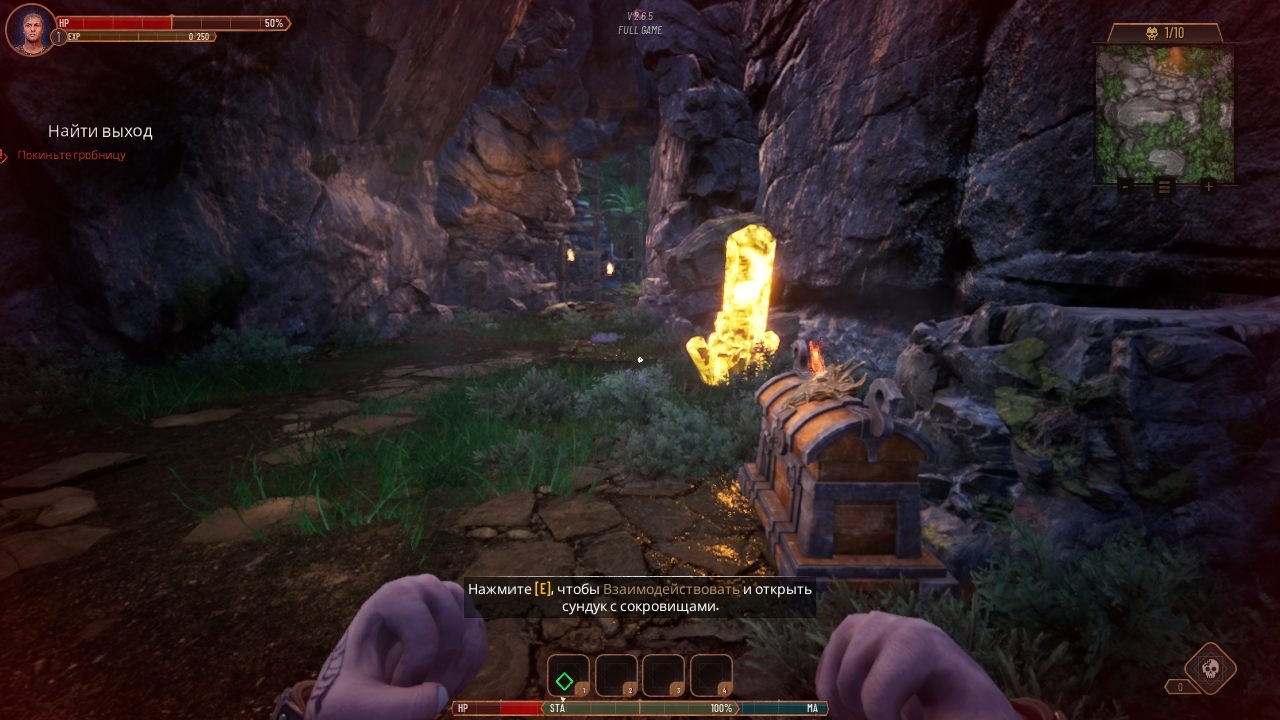Click the skull kill counter above minimap
Screen dimensions: 1280x720
(1165, 33)
